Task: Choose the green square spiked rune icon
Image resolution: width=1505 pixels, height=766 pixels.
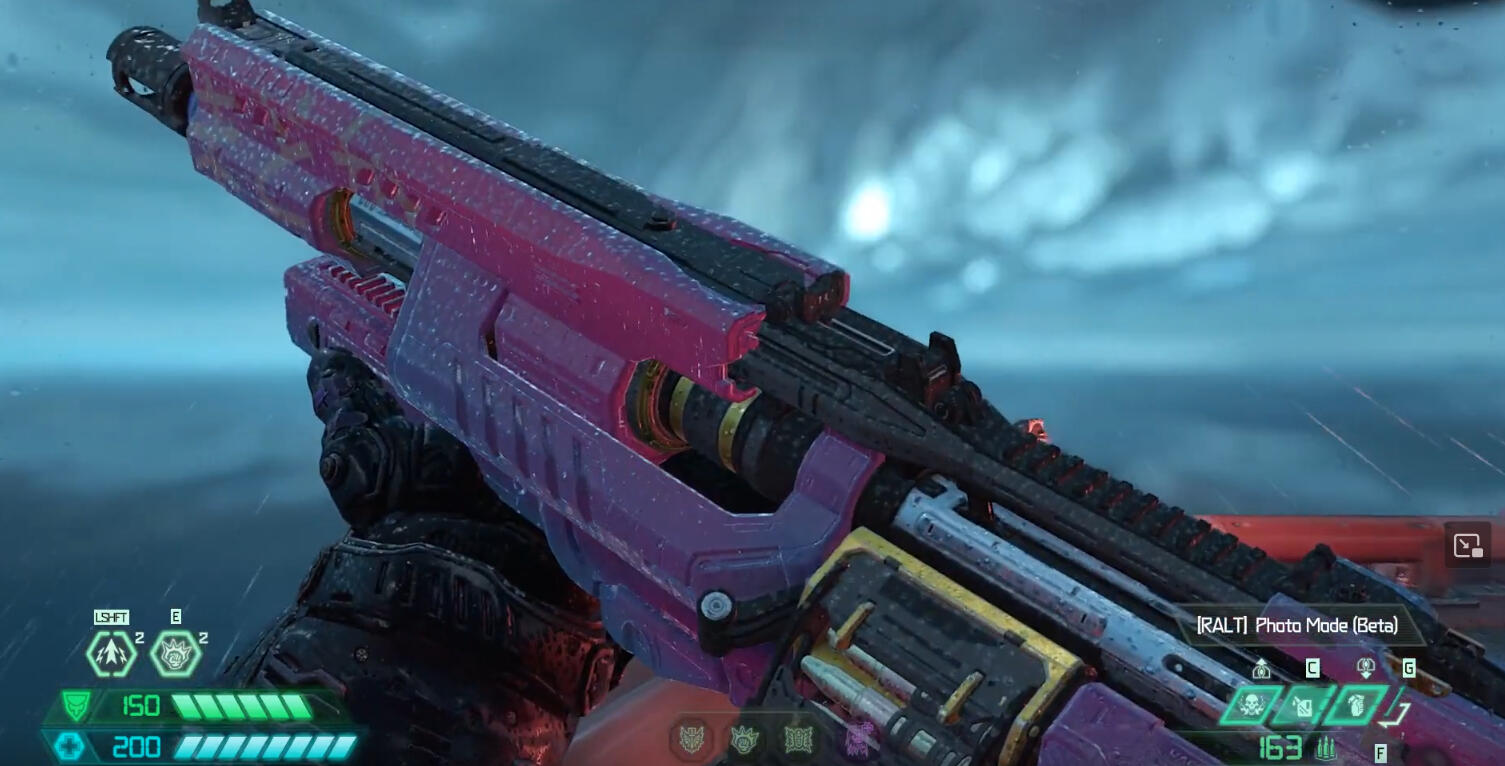Action: pos(796,741)
